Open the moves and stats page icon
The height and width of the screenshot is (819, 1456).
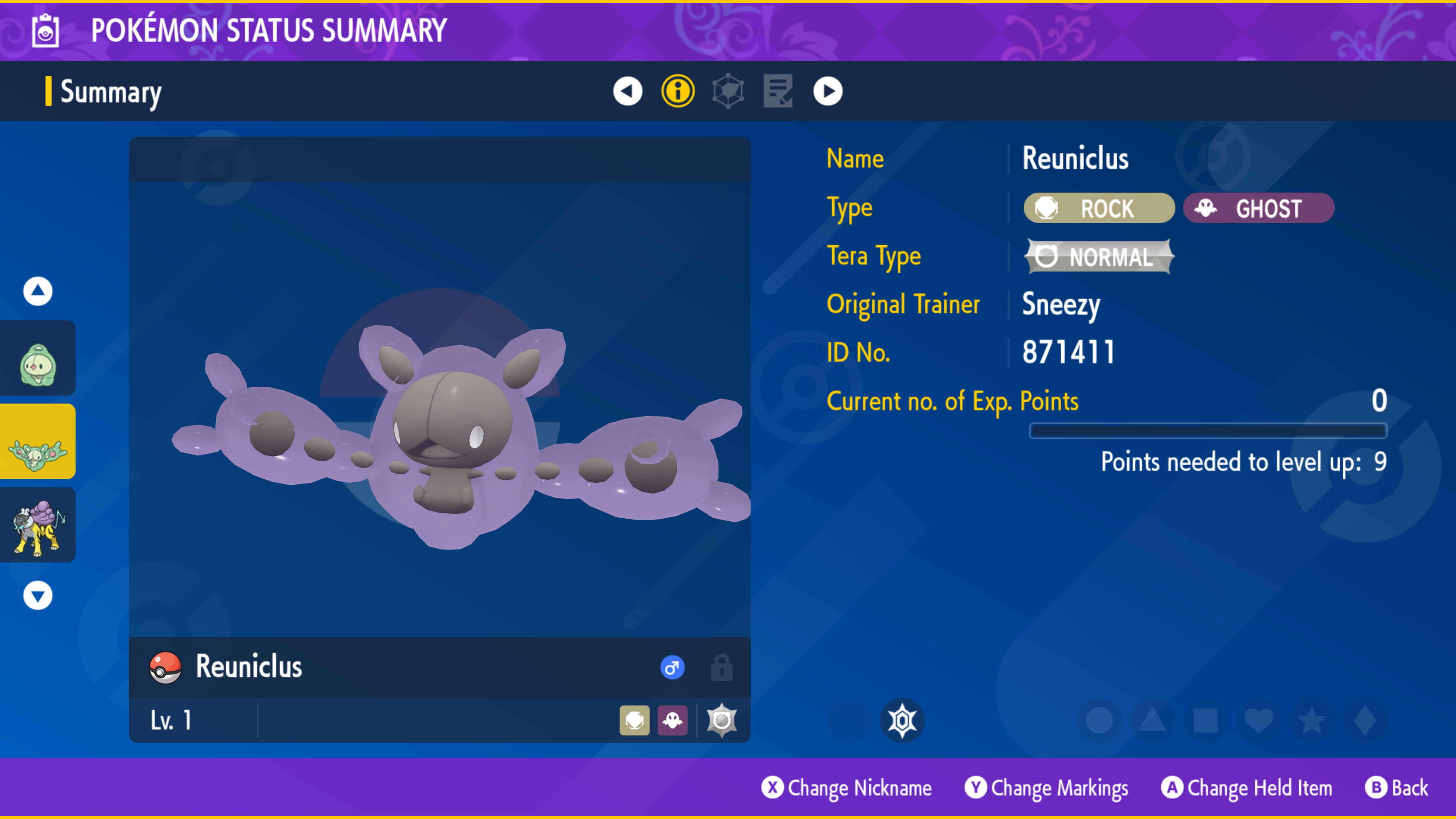tap(778, 91)
